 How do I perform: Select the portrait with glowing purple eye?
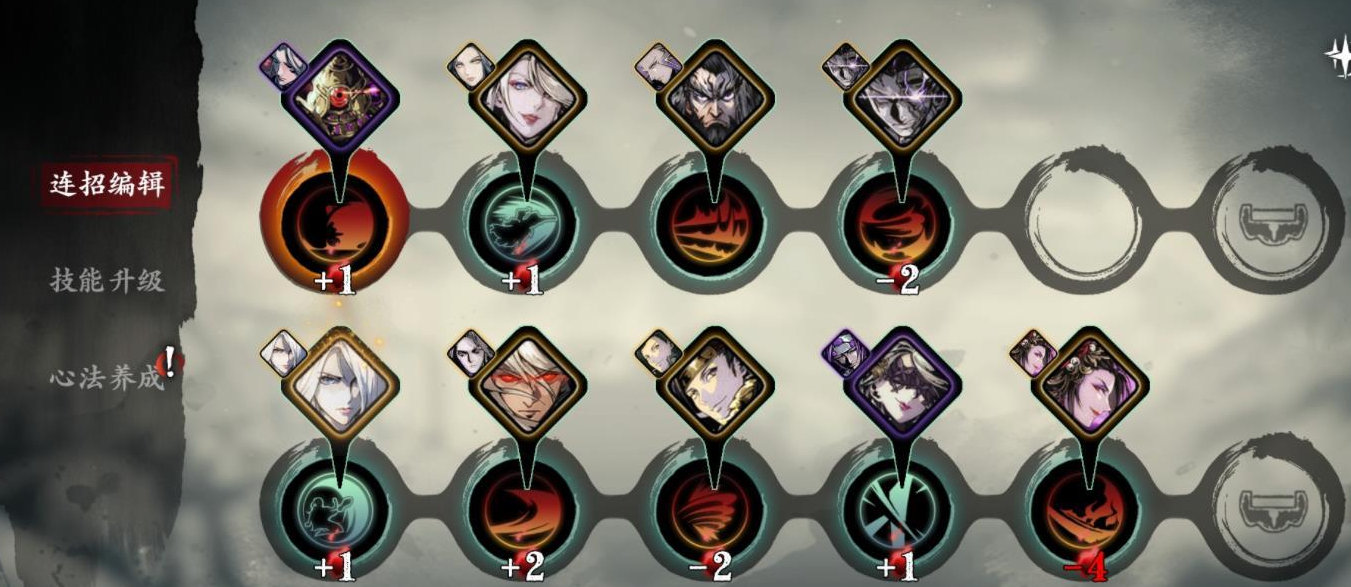(x=901, y=99)
